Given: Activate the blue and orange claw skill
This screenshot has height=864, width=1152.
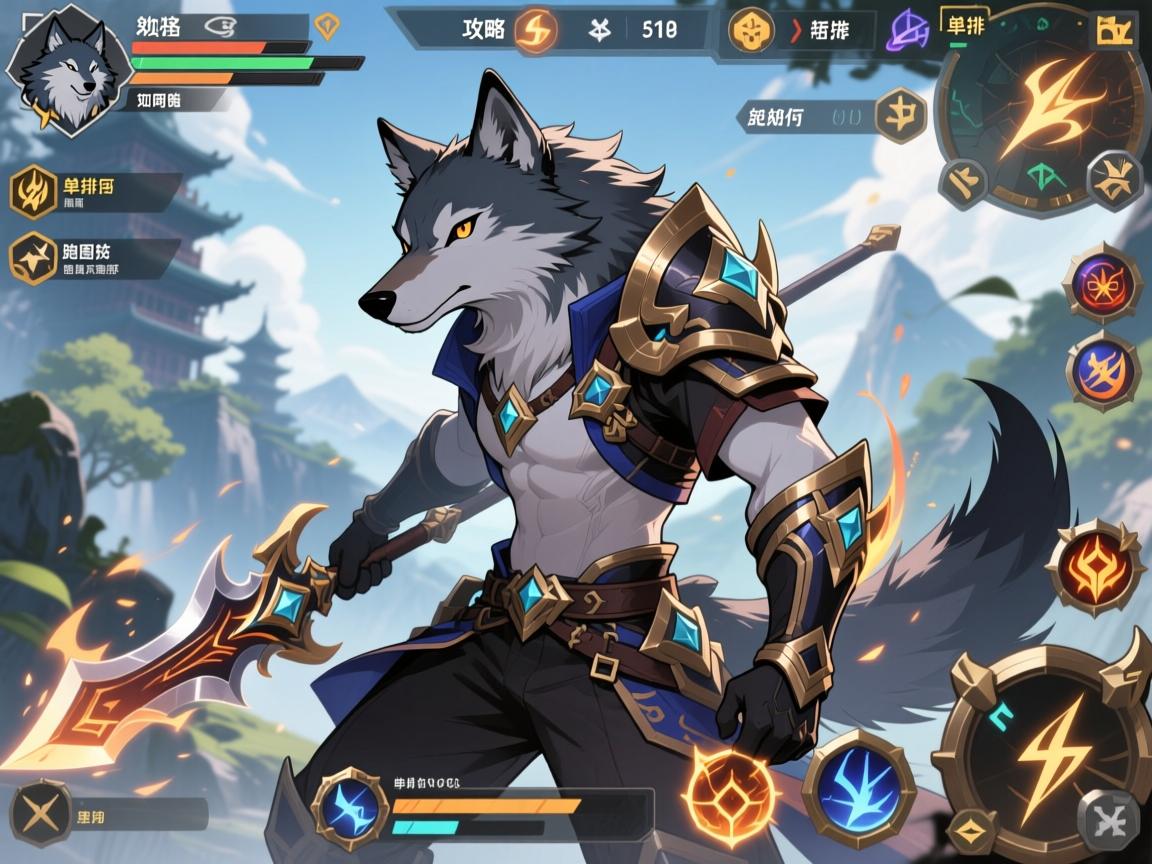Looking at the screenshot, I should (1102, 370).
